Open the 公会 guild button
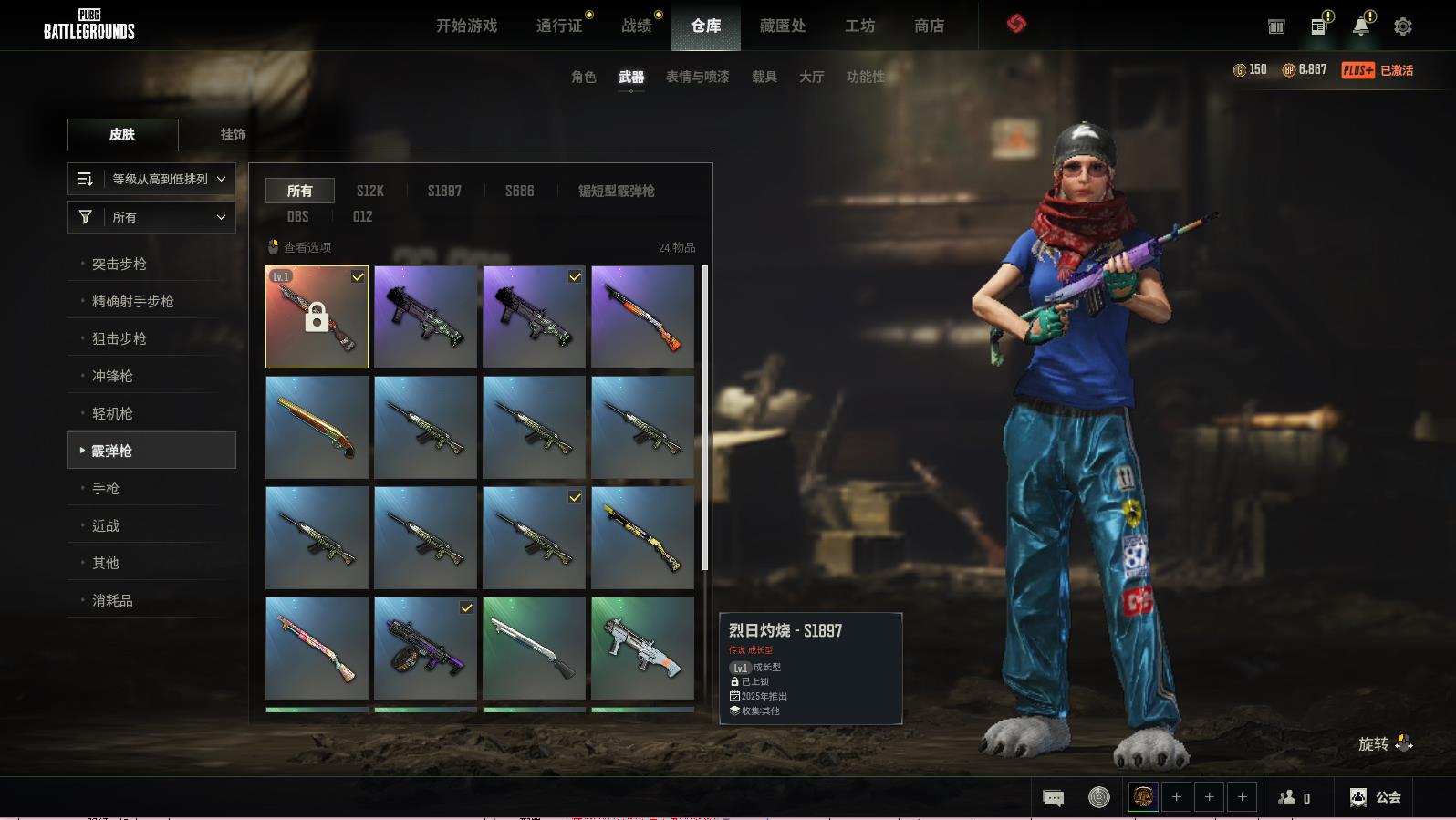Image resolution: width=1456 pixels, height=820 pixels. pyautogui.click(x=1376, y=797)
